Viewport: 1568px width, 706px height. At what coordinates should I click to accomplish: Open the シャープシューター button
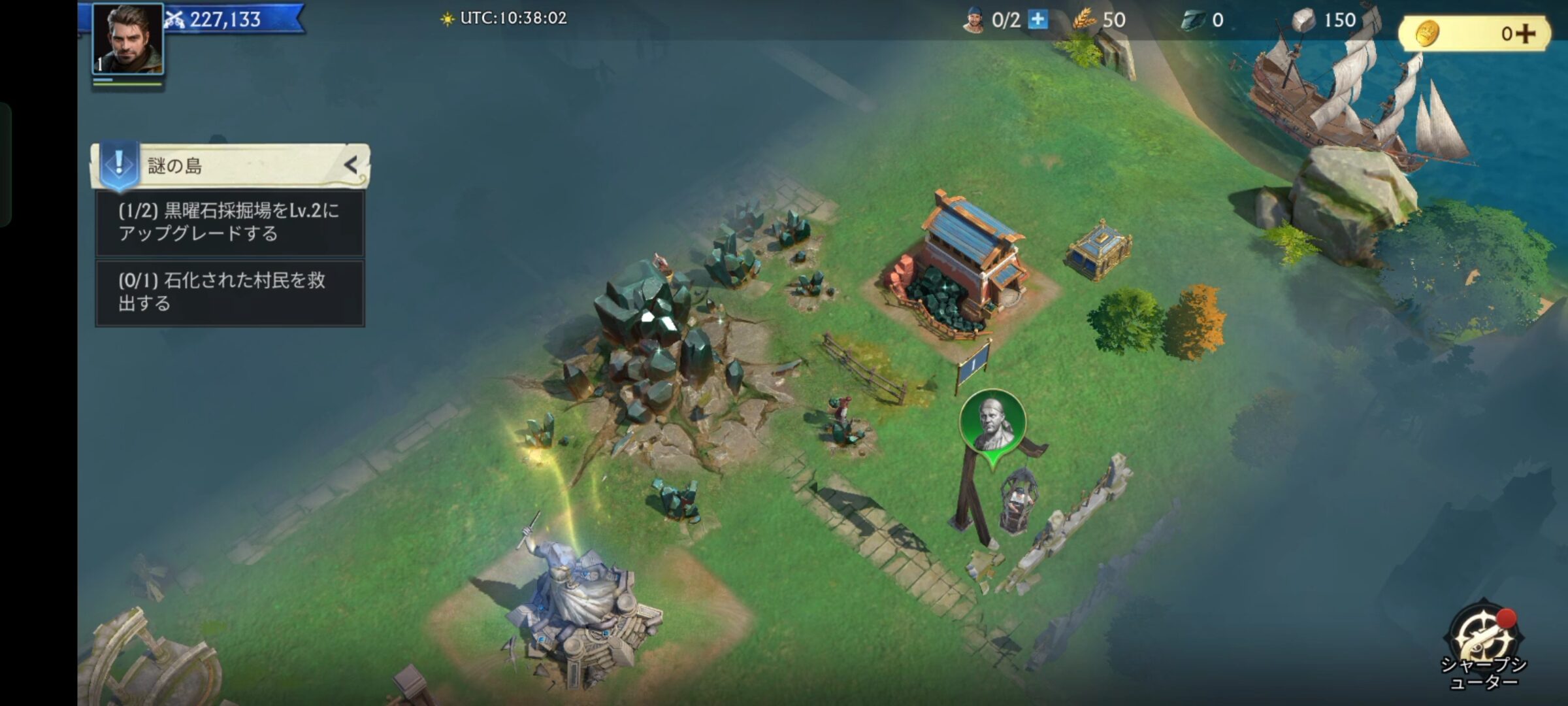(x=1483, y=644)
